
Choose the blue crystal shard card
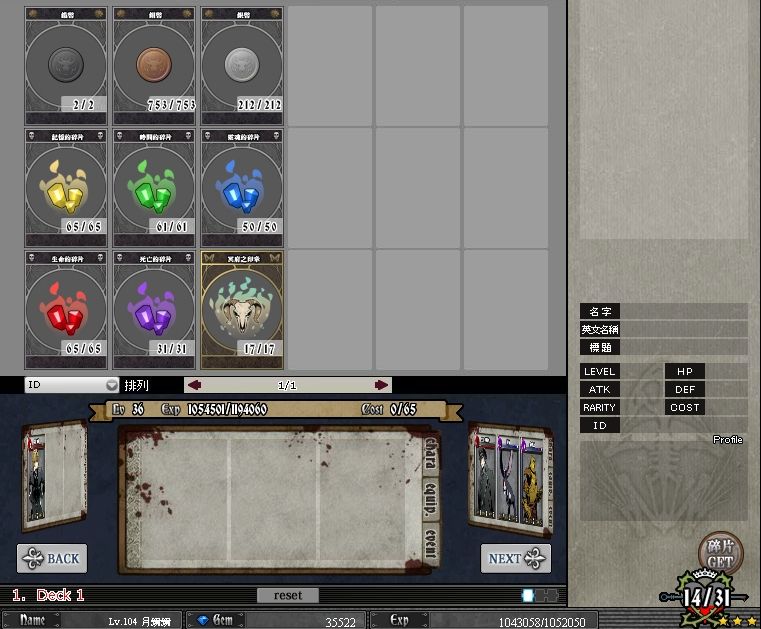tap(242, 186)
